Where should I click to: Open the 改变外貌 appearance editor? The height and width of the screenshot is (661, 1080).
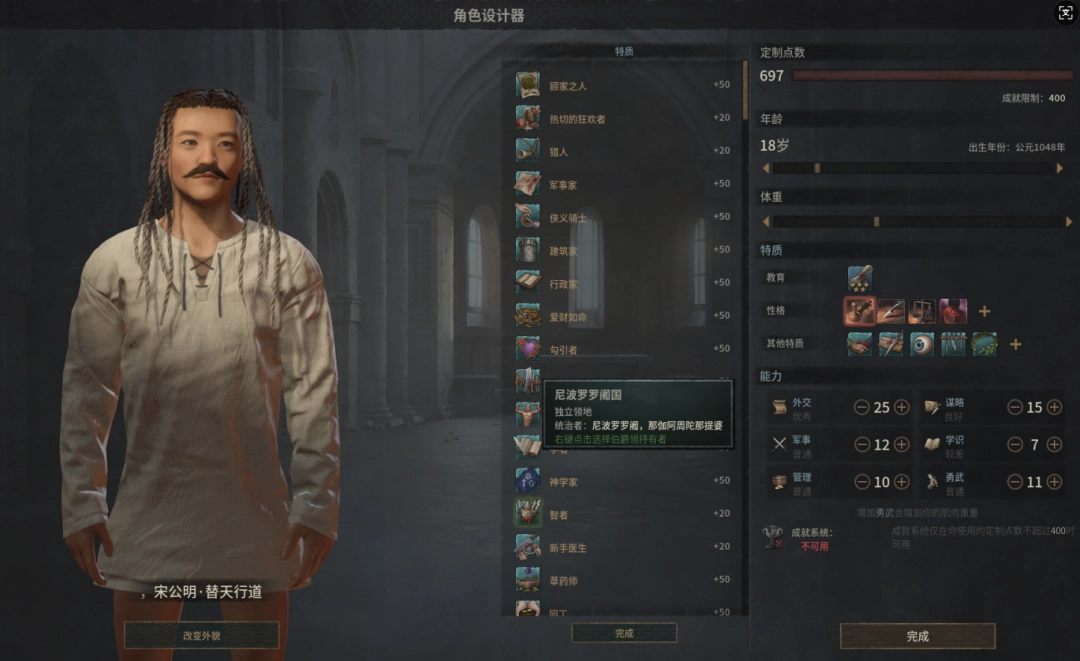pyautogui.click(x=201, y=636)
